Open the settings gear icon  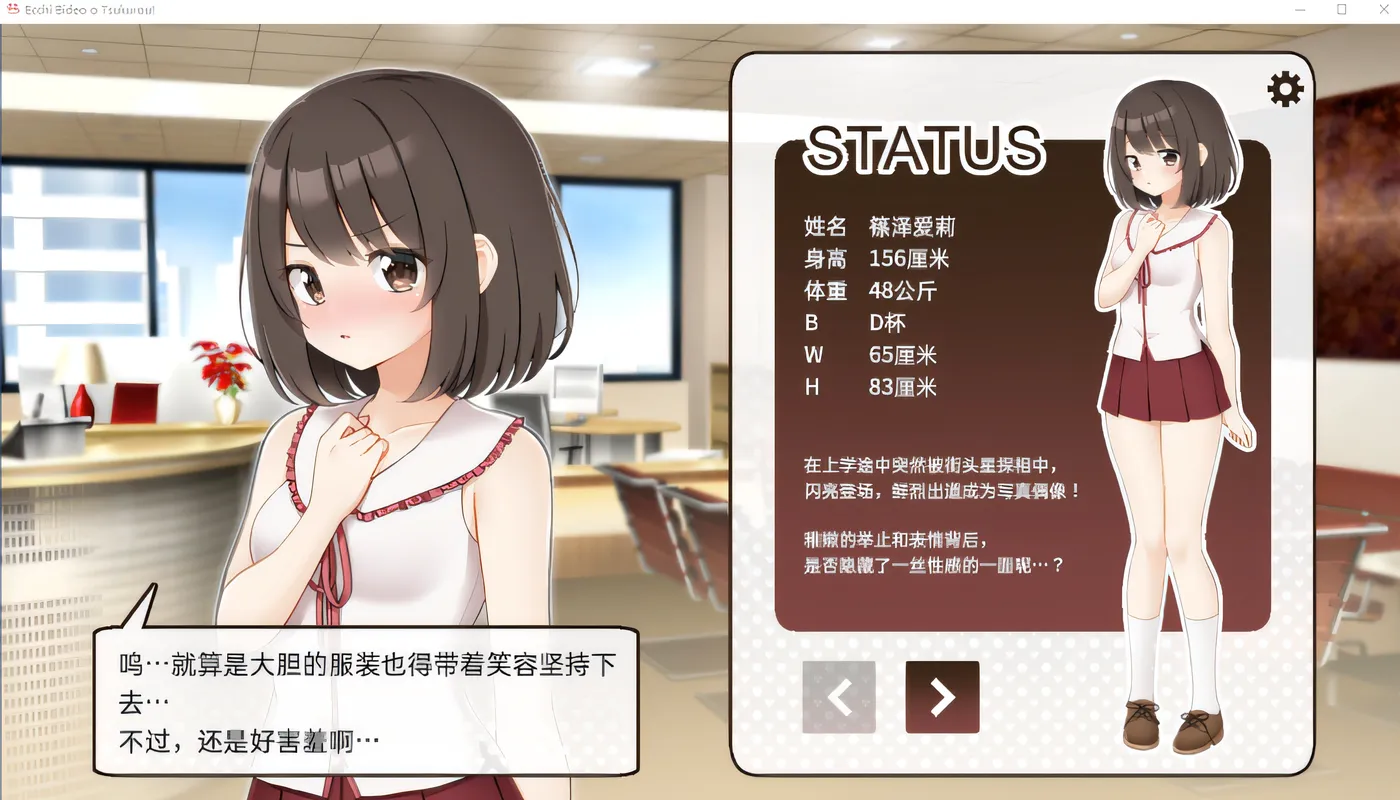tap(1284, 88)
